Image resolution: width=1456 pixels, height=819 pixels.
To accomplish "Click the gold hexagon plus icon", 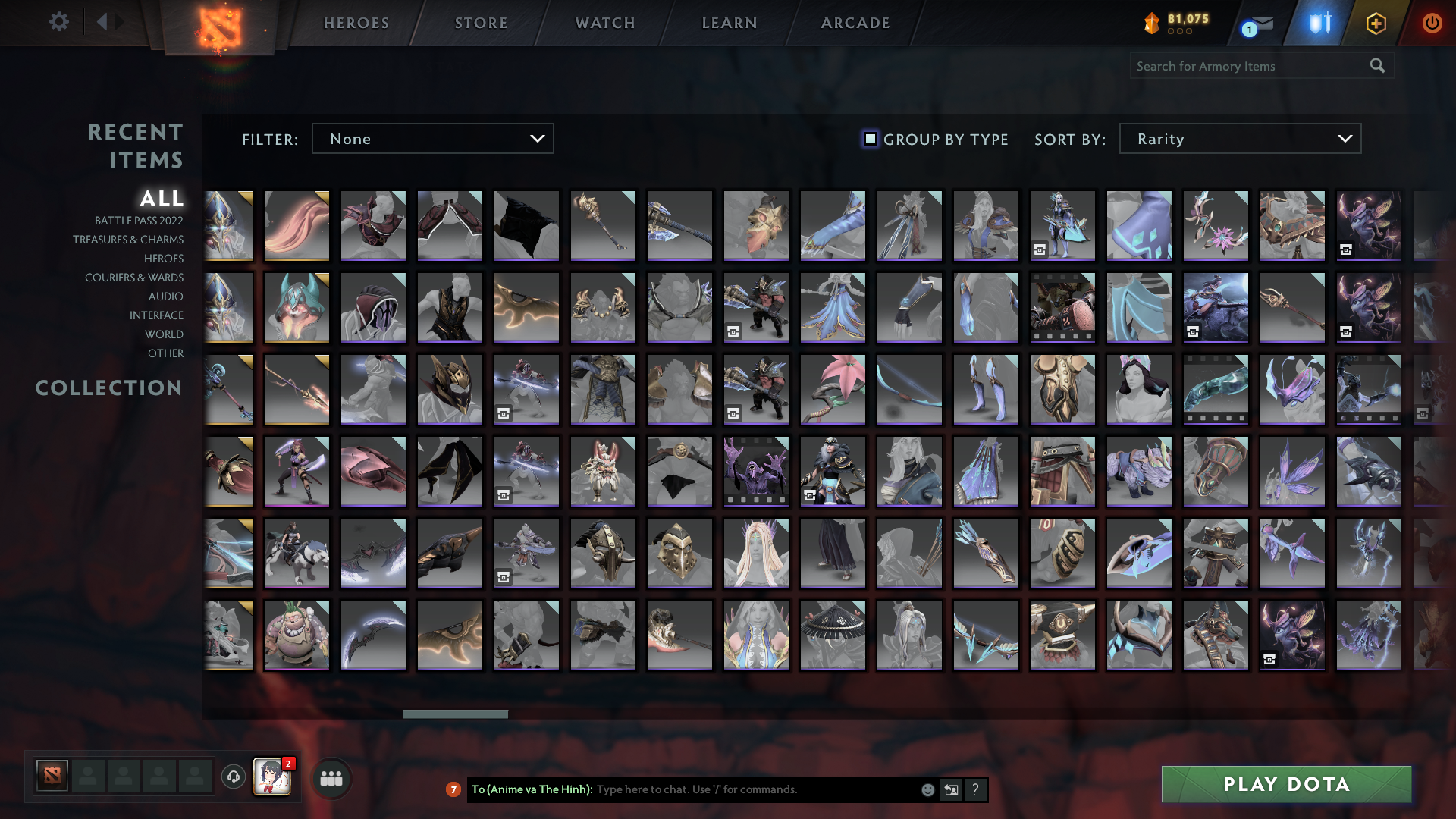I will click(x=1378, y=23).
